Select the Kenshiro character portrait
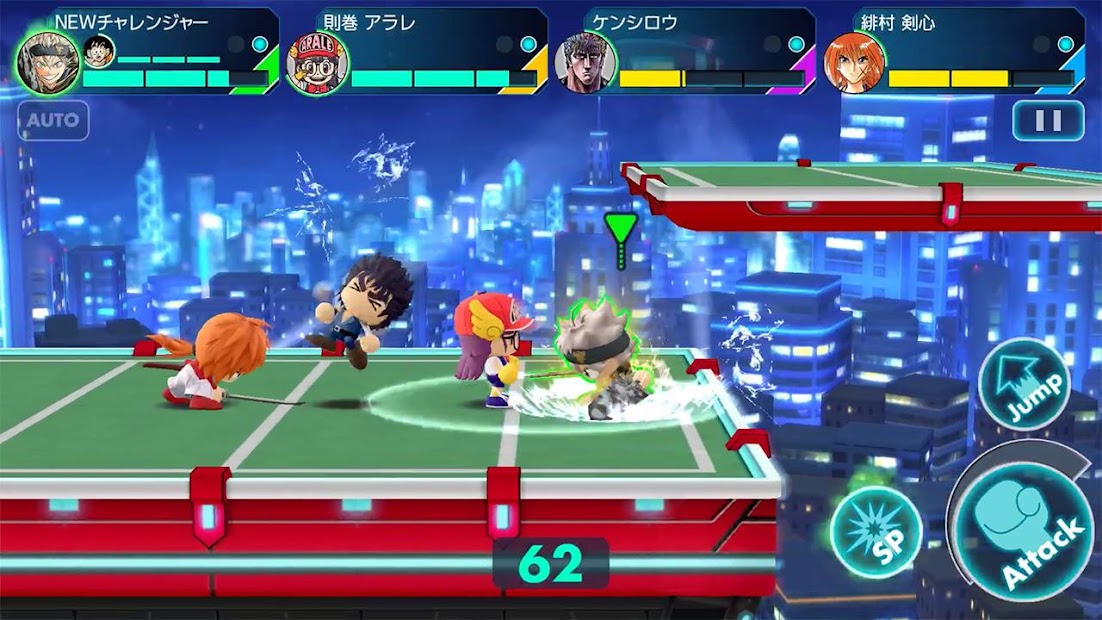 tap(586, 63)
